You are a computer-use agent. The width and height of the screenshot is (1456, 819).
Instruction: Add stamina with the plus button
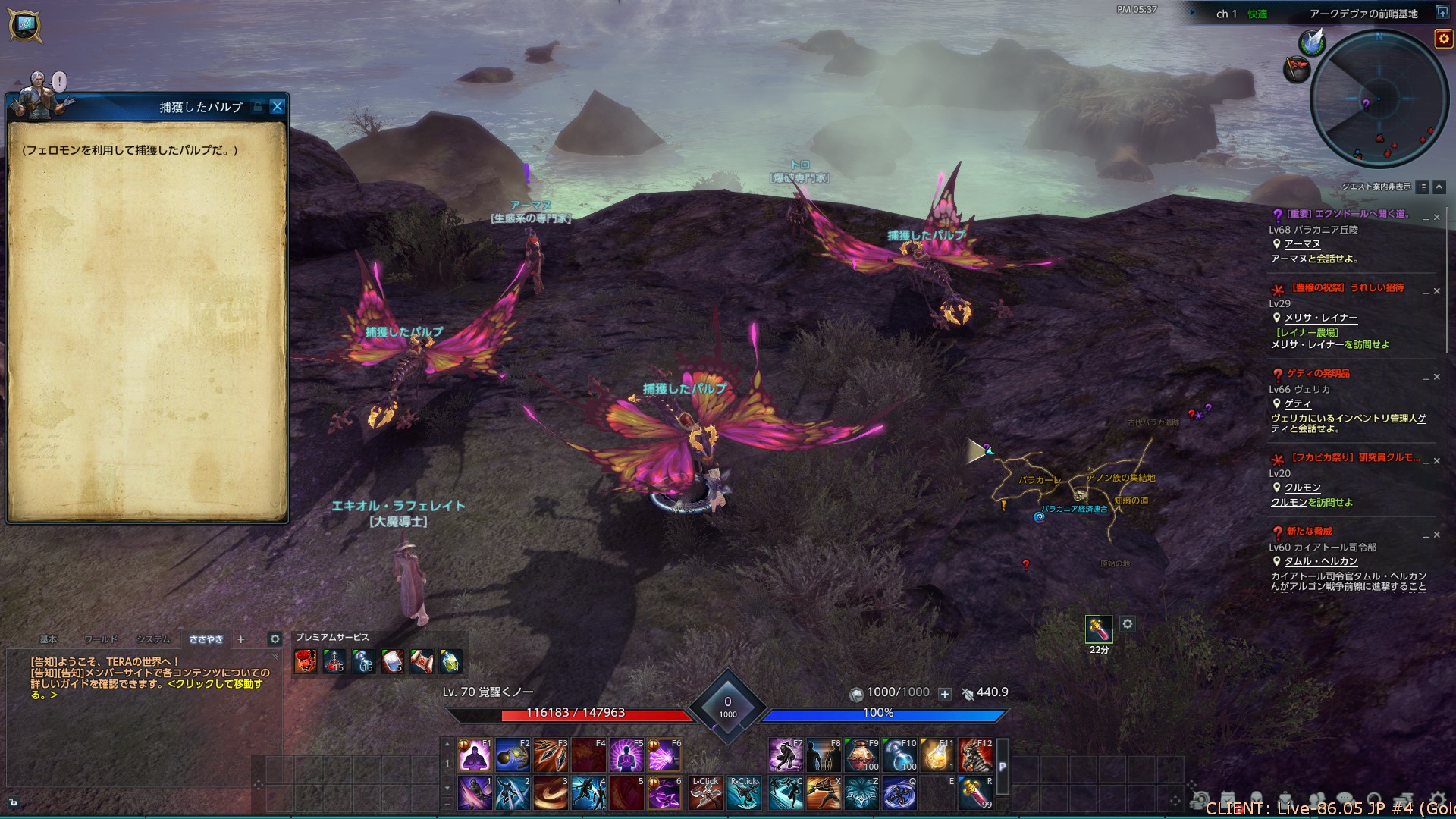945,693
